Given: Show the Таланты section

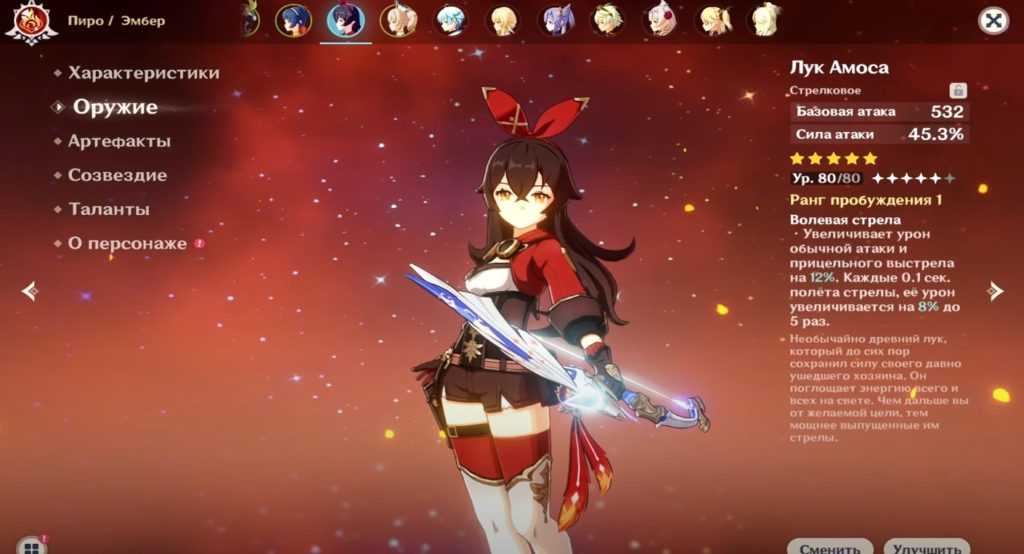Looking at the screenshot, I should [109, 209].
